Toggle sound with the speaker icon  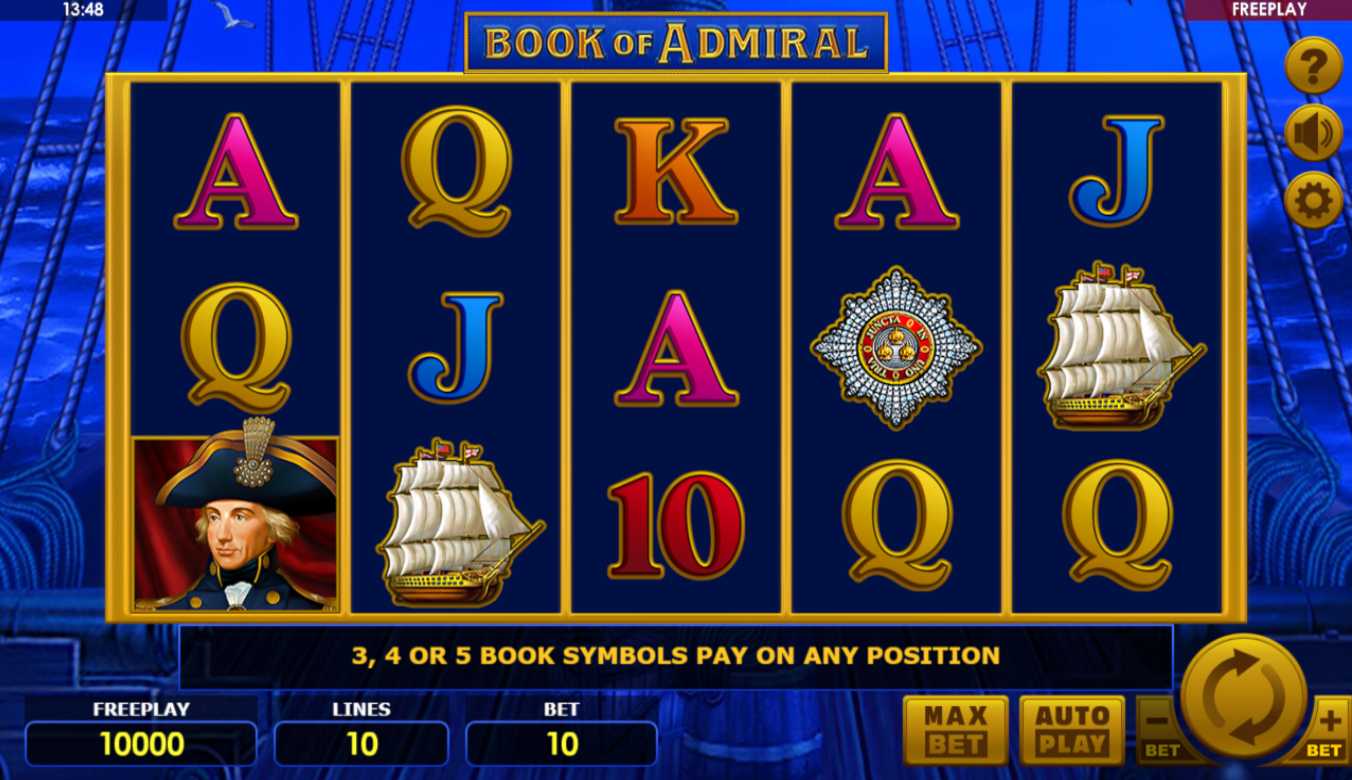pos(1312,133)
